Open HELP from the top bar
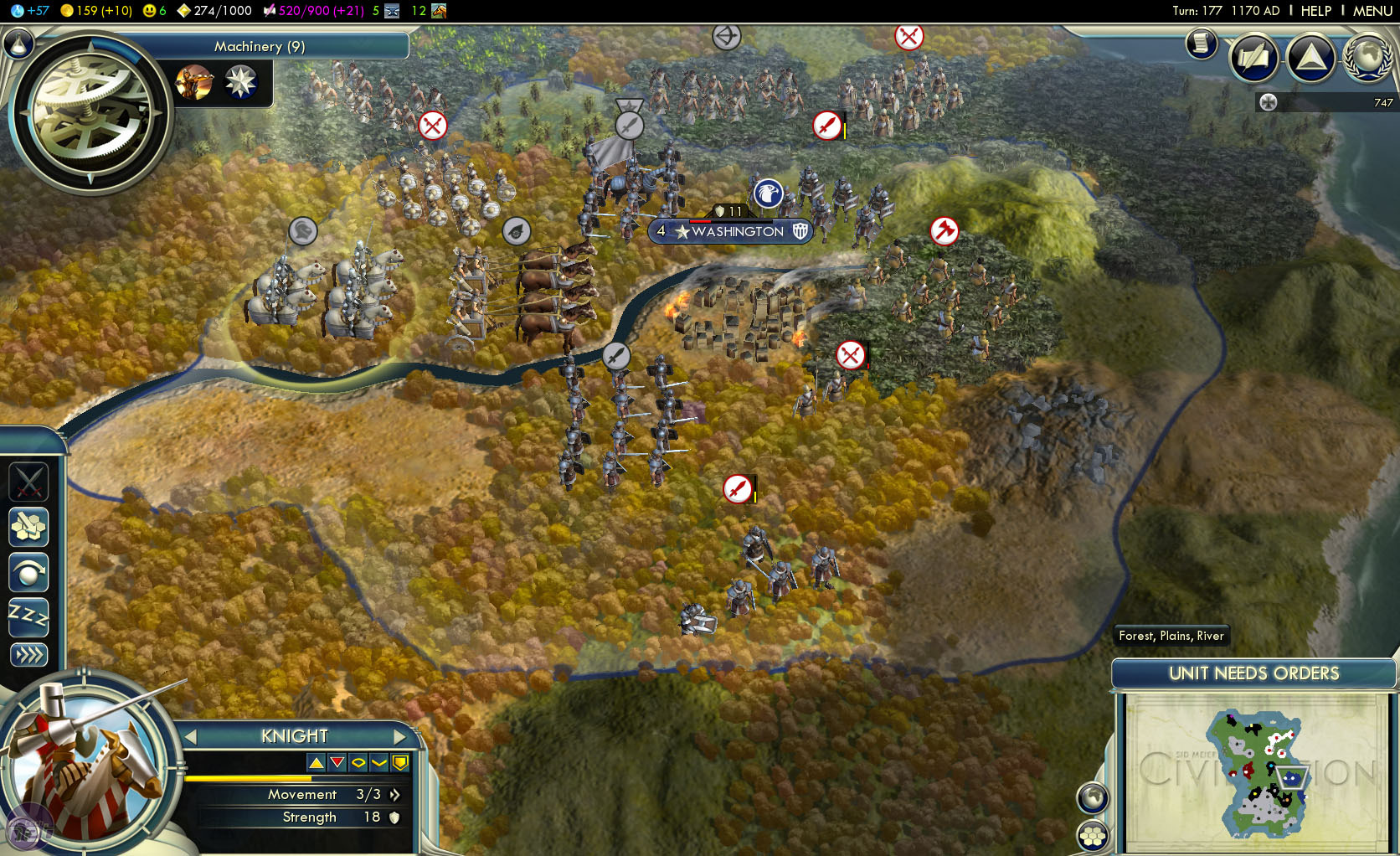The image size is (1400, 856). tap(1315, 11)
